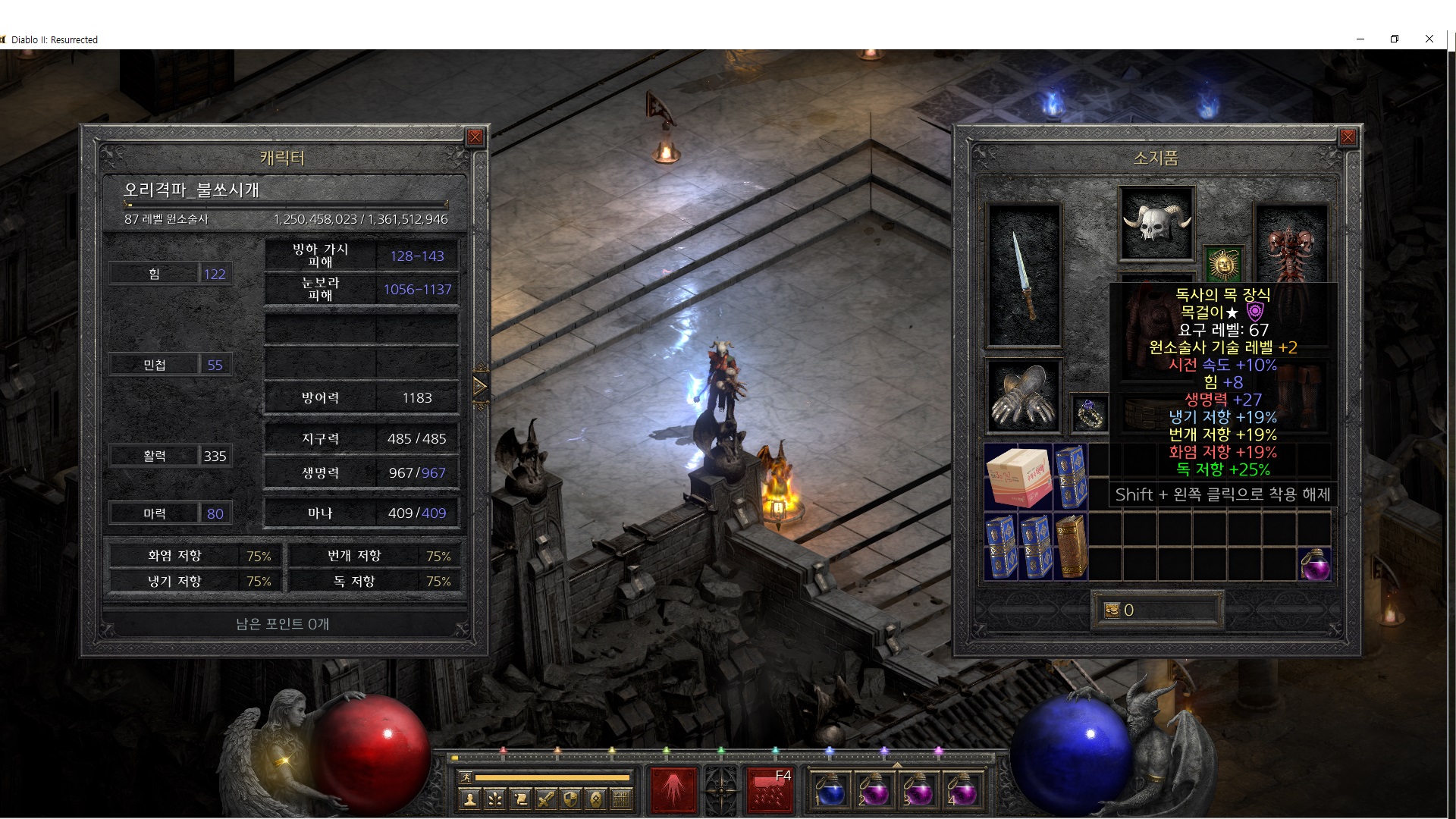The height and width of the screenshot is (819, 1456).
Task: Open the quest log scroll icon
Action: click(520, 799)
